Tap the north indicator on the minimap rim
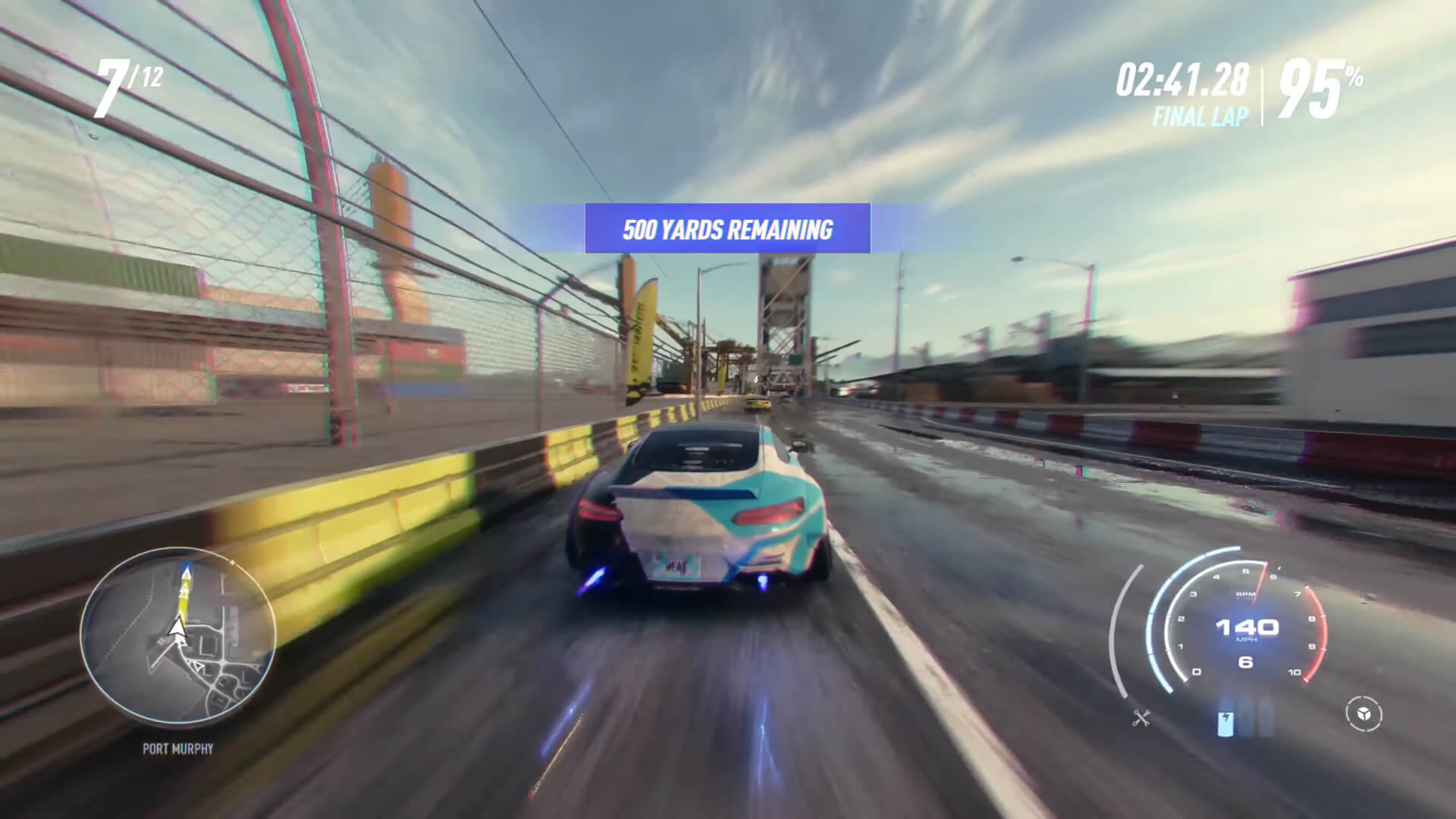 pos(232,563)
